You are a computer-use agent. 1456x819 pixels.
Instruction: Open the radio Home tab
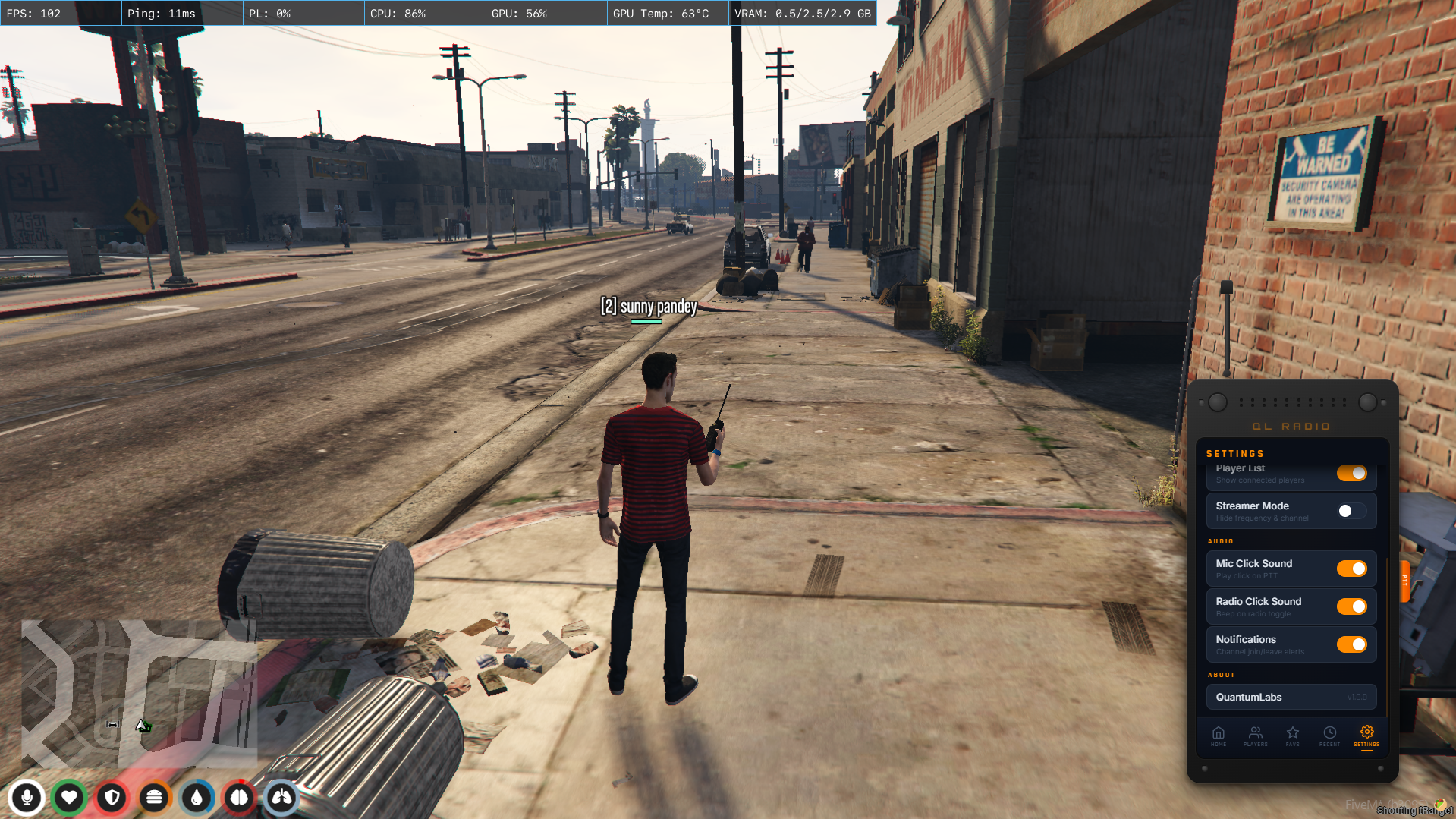pyautogui.click(x=1218, y=736)
